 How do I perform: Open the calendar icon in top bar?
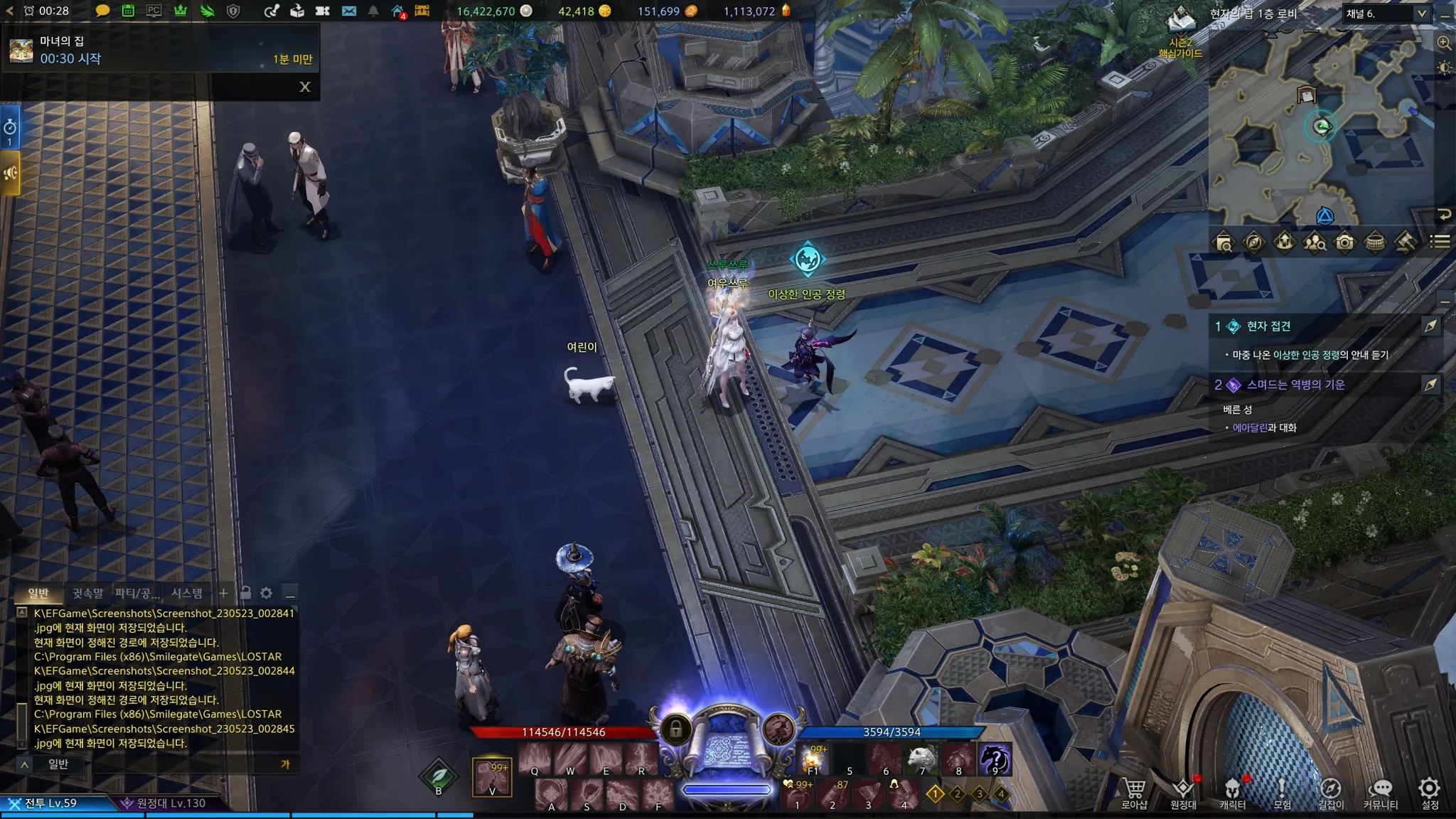[128, 11]
